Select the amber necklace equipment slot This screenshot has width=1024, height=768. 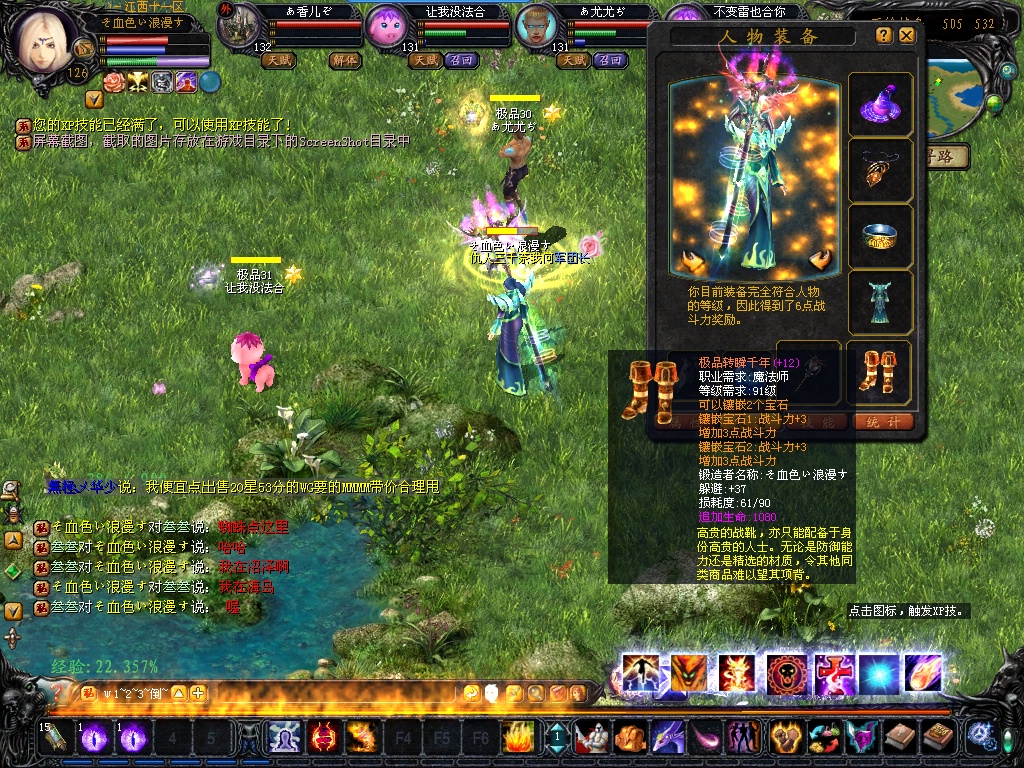click(x=880, y=171)
